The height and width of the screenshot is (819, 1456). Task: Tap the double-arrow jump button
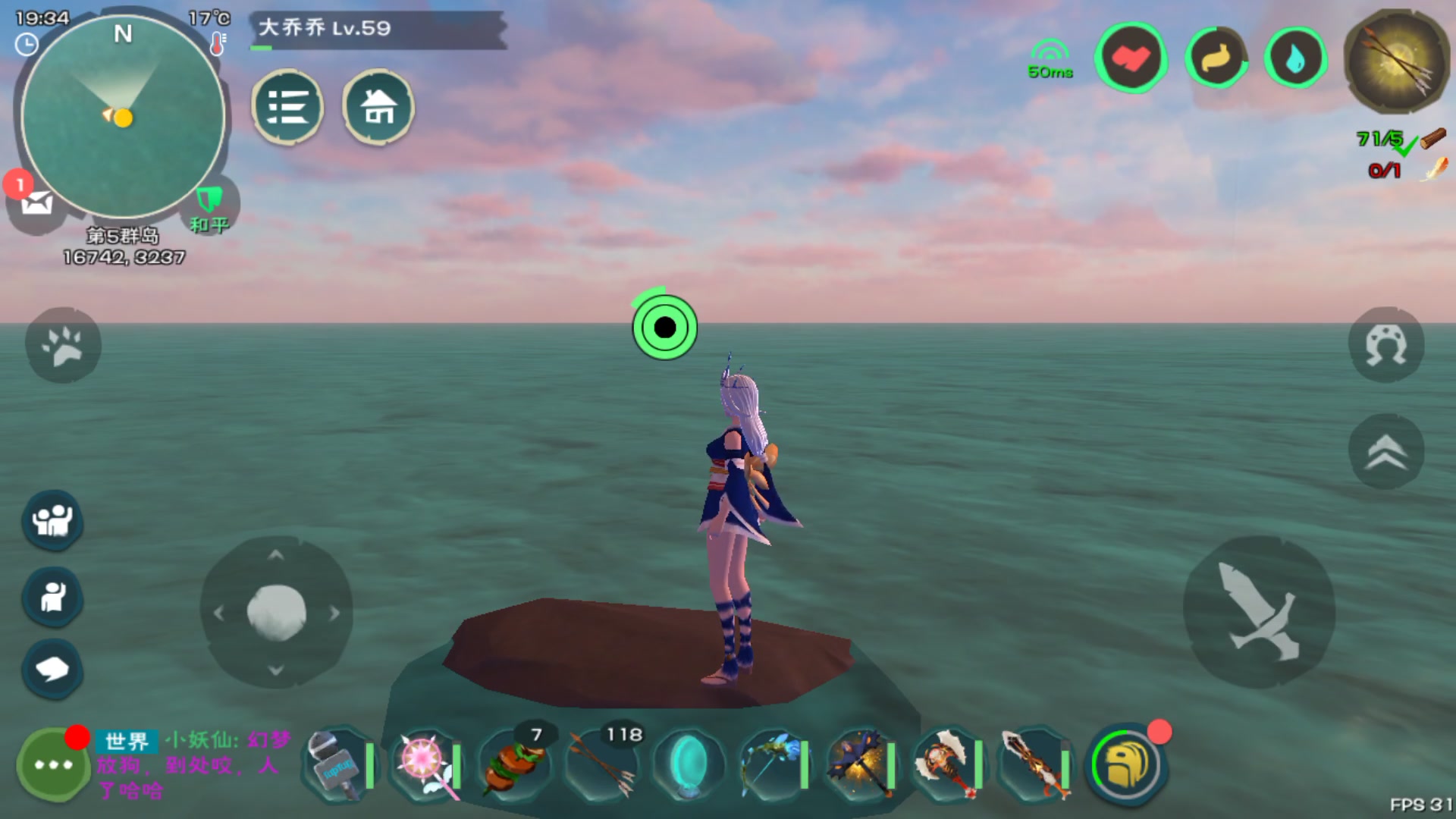click(x=1386, y=452)
